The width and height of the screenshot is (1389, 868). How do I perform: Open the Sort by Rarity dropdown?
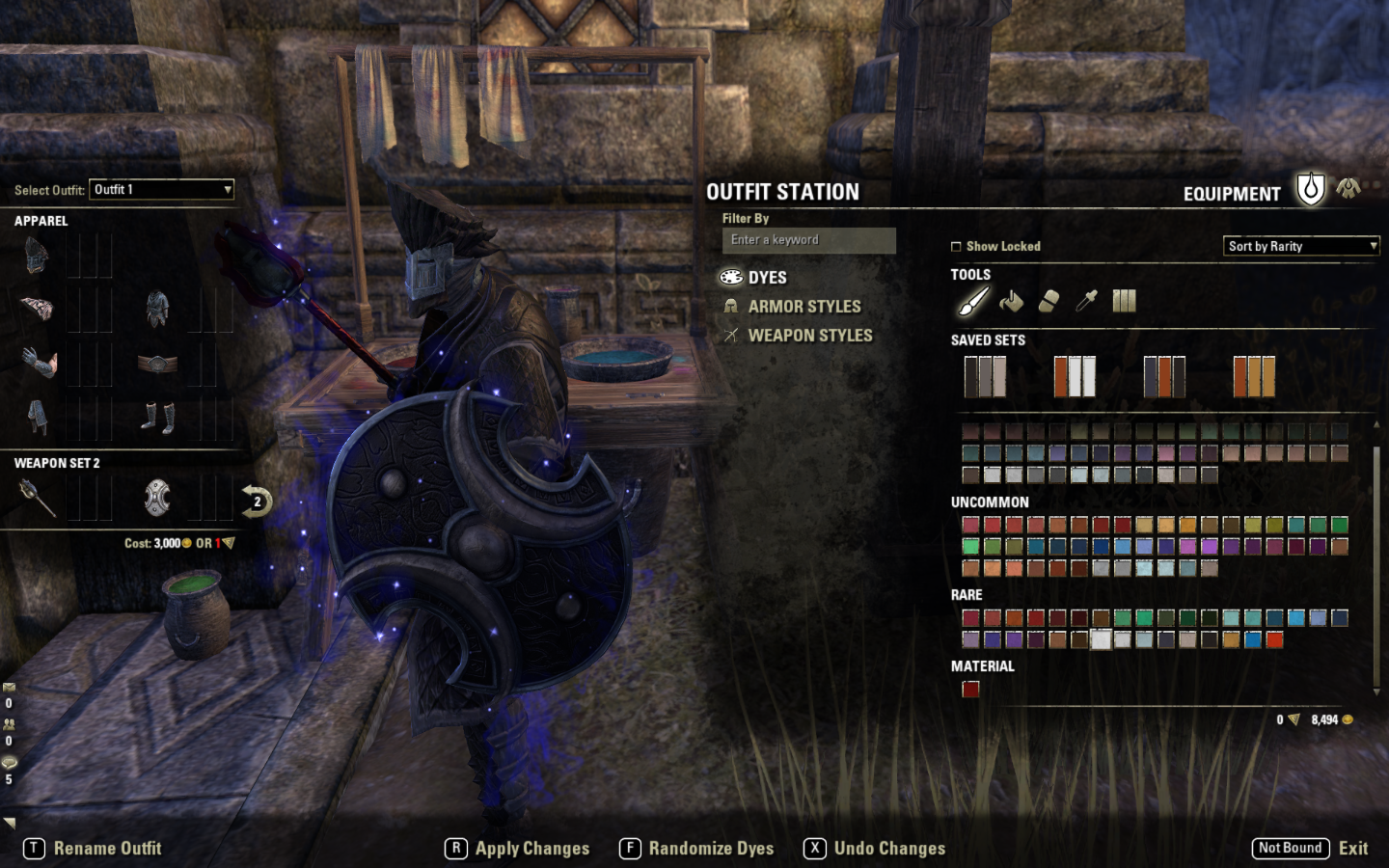pos(1301,247)
